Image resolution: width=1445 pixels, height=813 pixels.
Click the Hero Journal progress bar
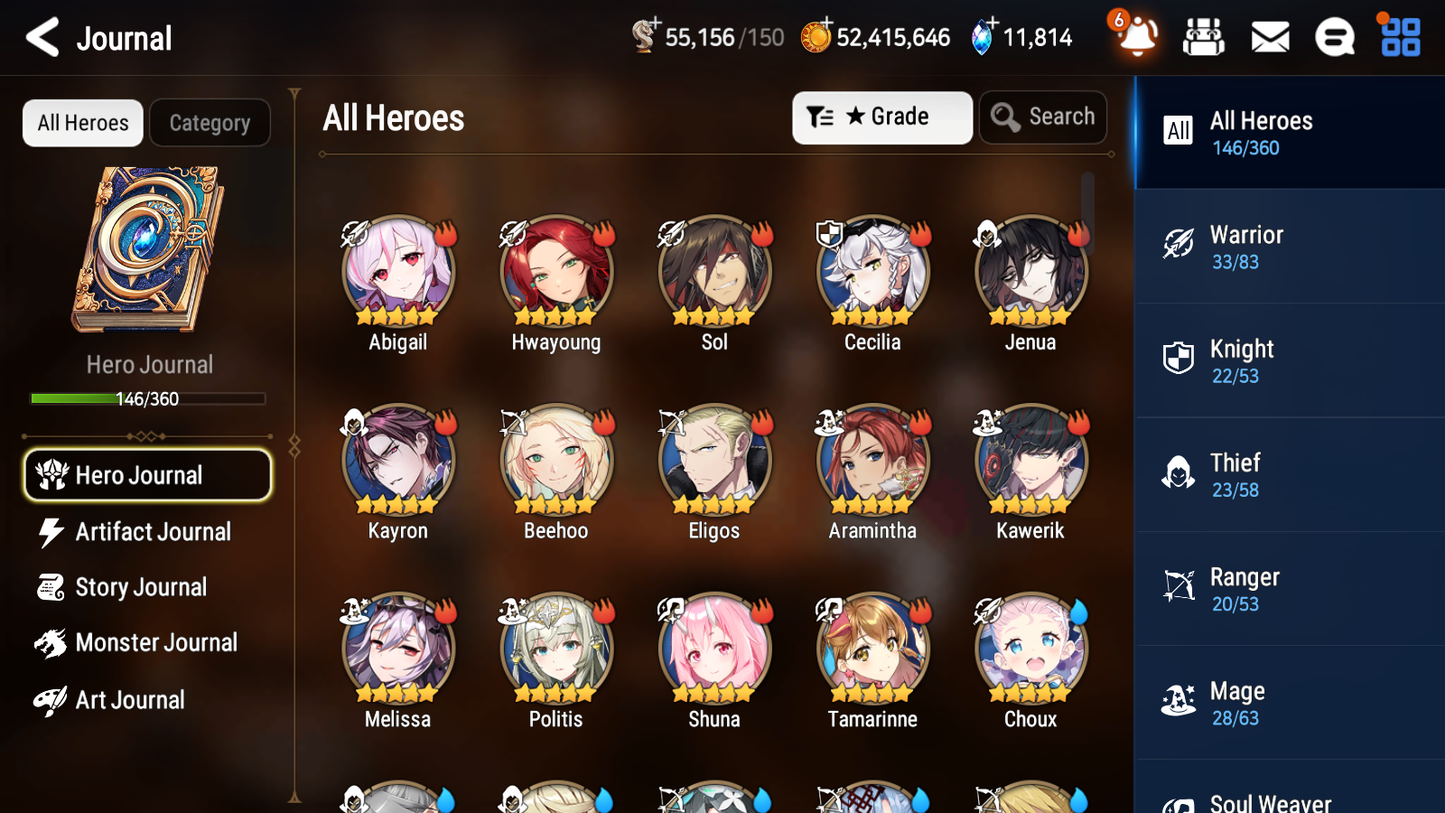[x=149, y=398]
